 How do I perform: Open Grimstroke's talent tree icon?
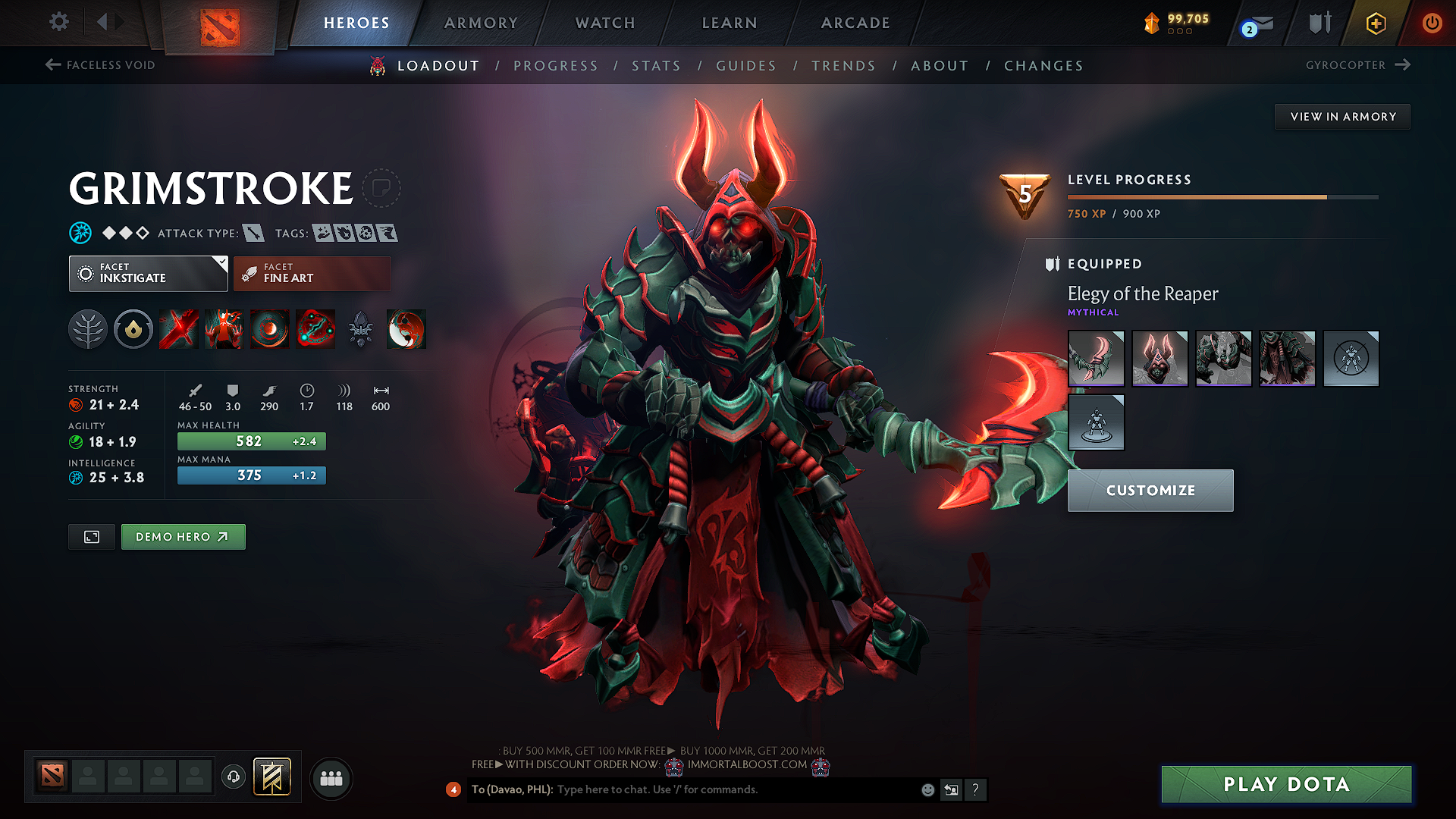pyautogui.click(x=88, y=329)
